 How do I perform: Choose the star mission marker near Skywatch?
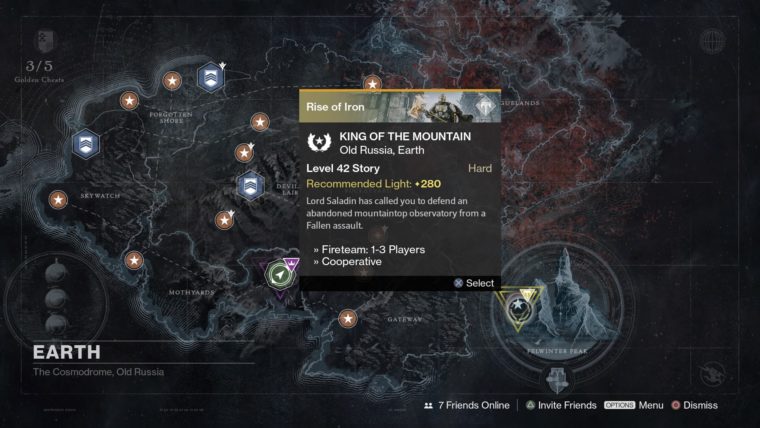(x=59, y=201)
